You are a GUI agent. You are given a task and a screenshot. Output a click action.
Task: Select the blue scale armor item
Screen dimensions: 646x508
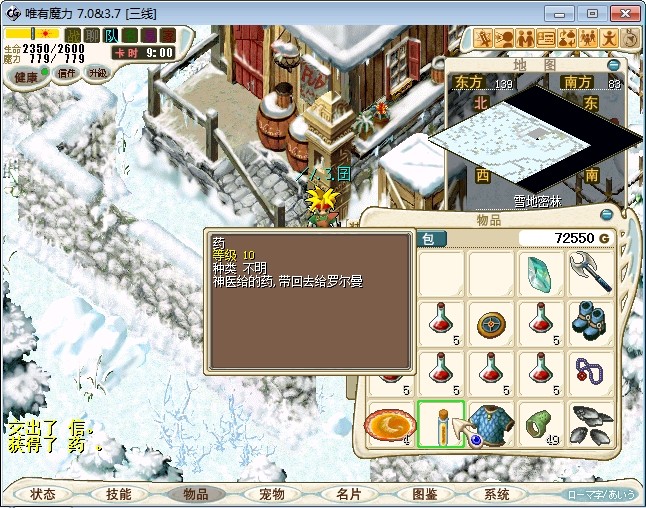tap(490, 422)
